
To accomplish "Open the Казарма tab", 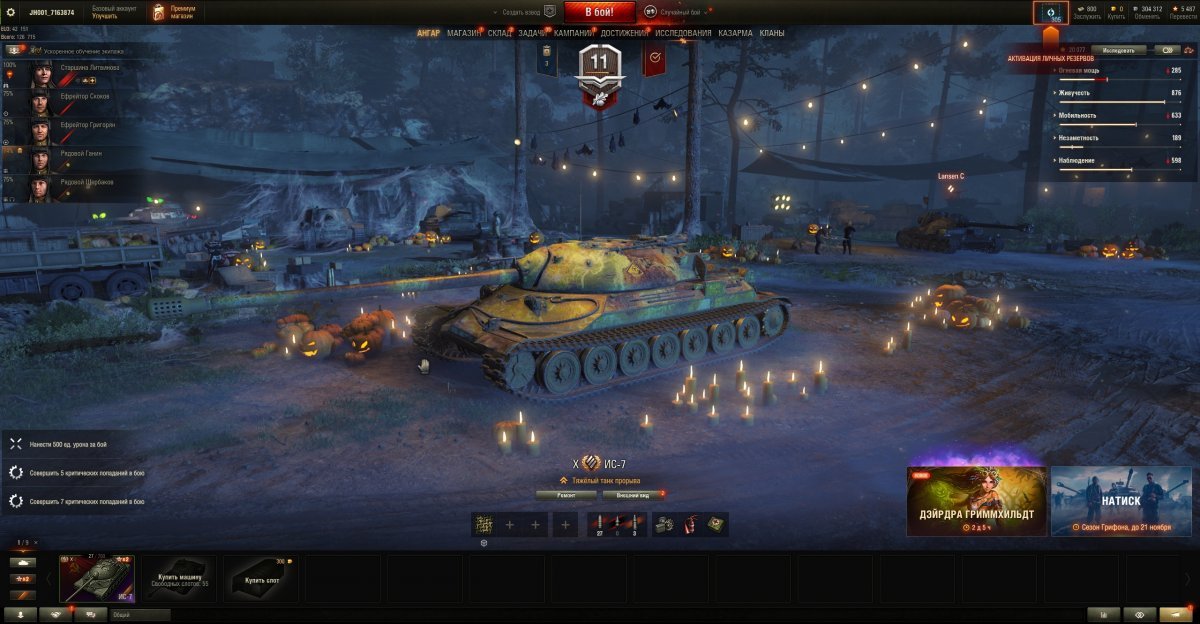I will point(735,33).
